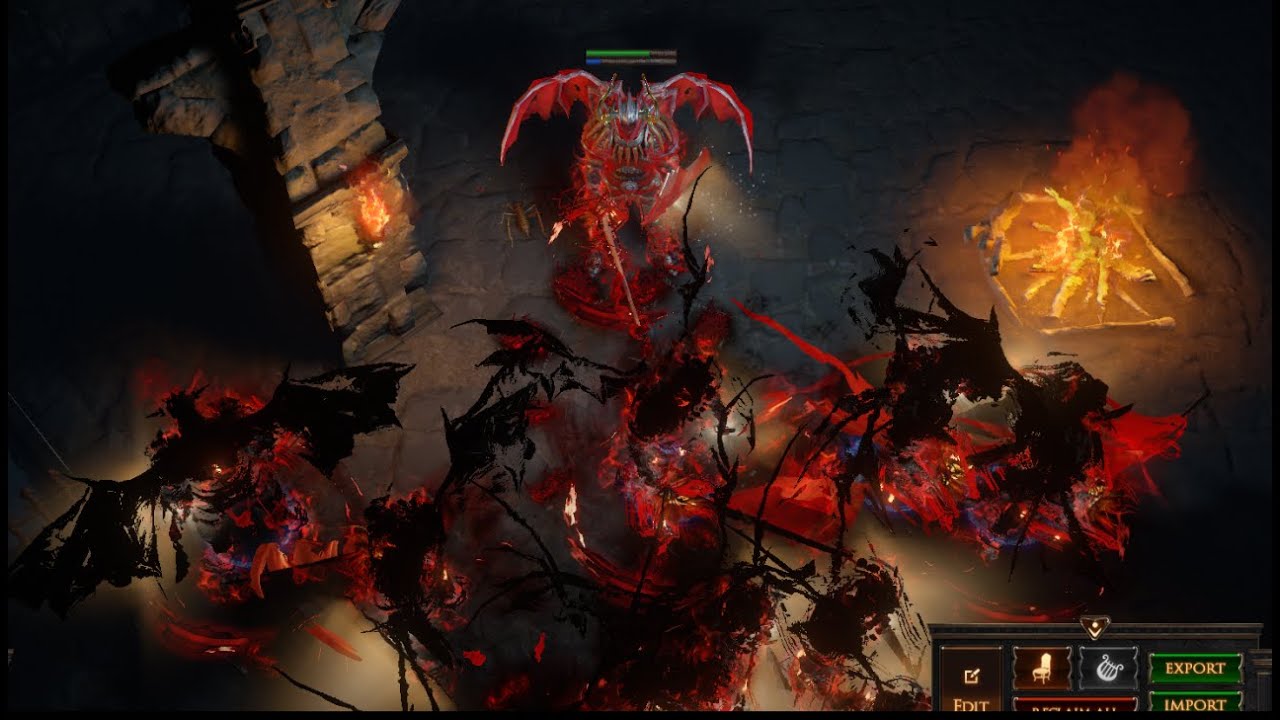The image size is (1280, 720).
Task: Choose the red Reclaim All button
Action: [1075, 705]
